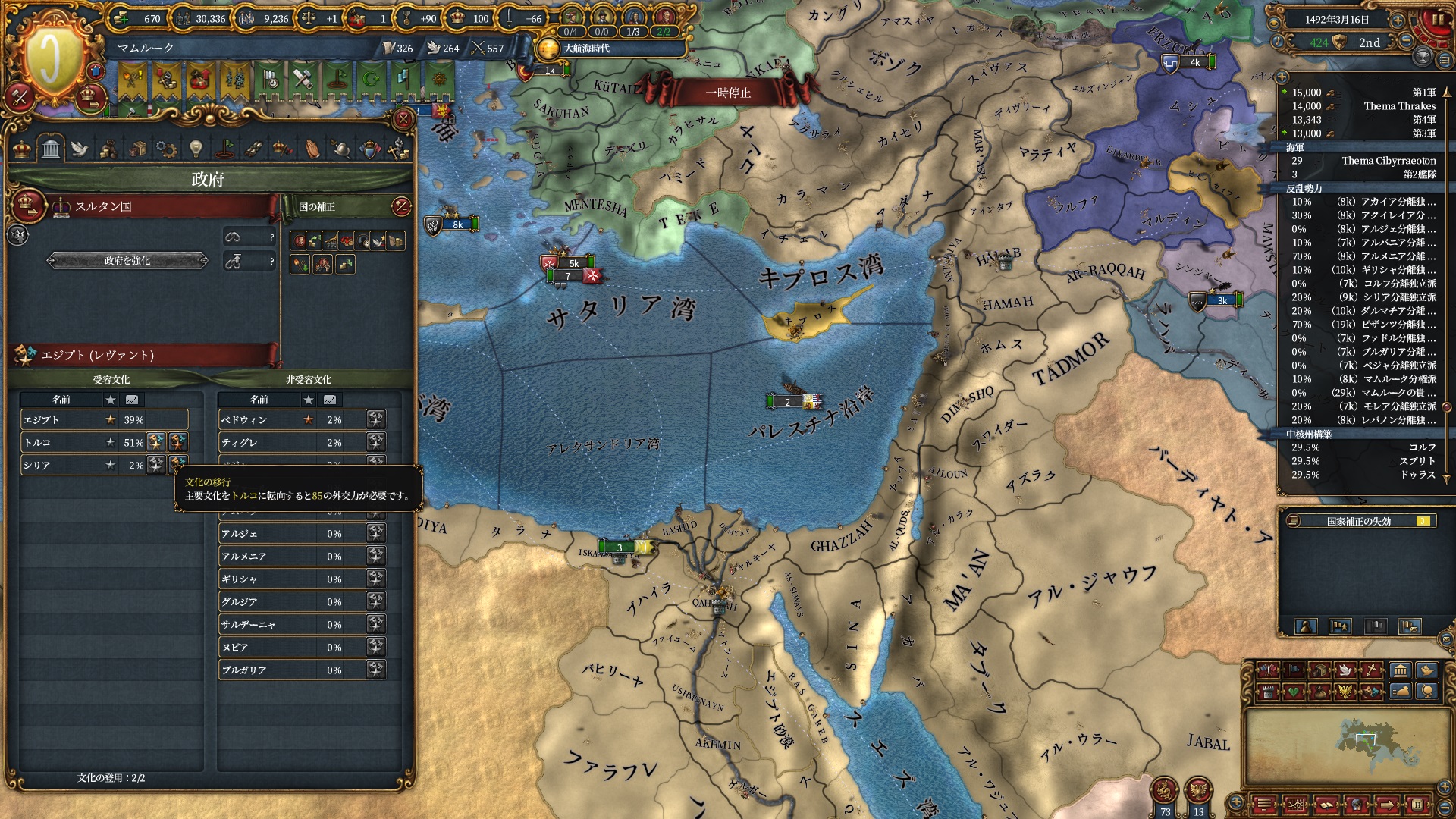Image resolution: width=1456 pixels, height=819 pixels.
Task: Select the Thema Cibyrraeoton fleet in outliner
Action: [1365, 161]
